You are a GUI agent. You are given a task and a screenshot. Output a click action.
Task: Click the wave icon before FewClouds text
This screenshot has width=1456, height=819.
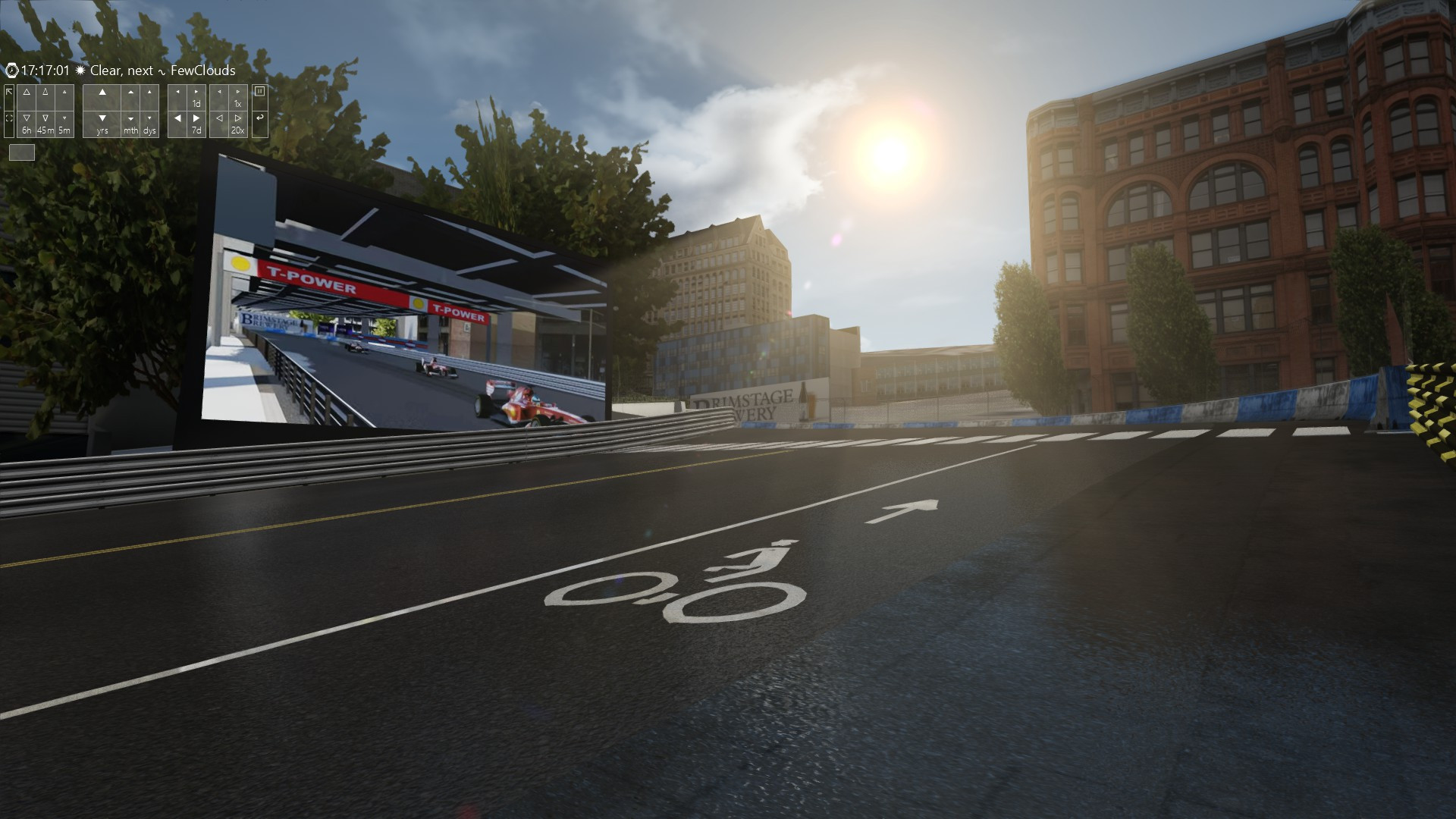[162, 72]
